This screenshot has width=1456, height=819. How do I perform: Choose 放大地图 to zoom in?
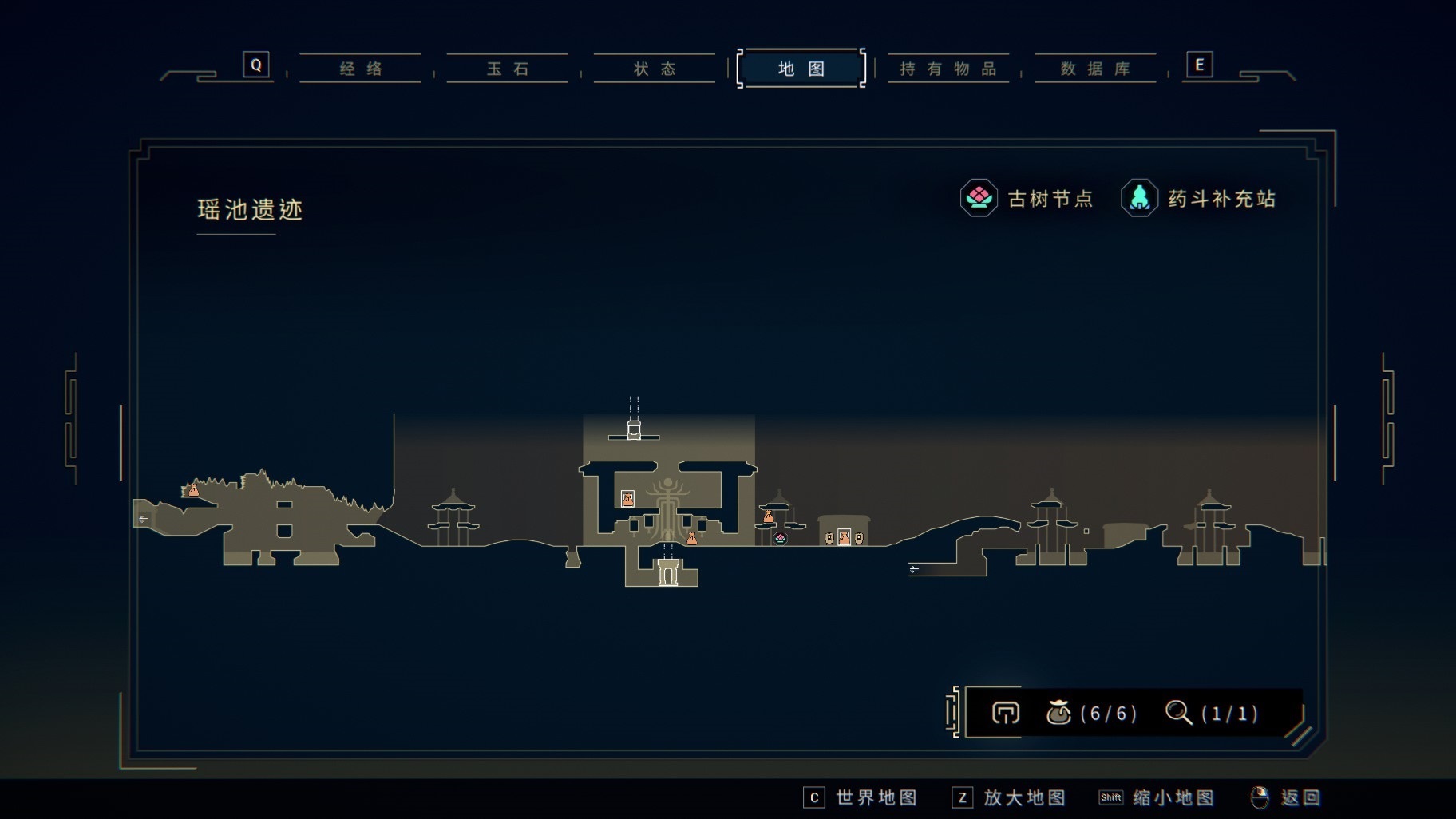(x=1009, y=797)
